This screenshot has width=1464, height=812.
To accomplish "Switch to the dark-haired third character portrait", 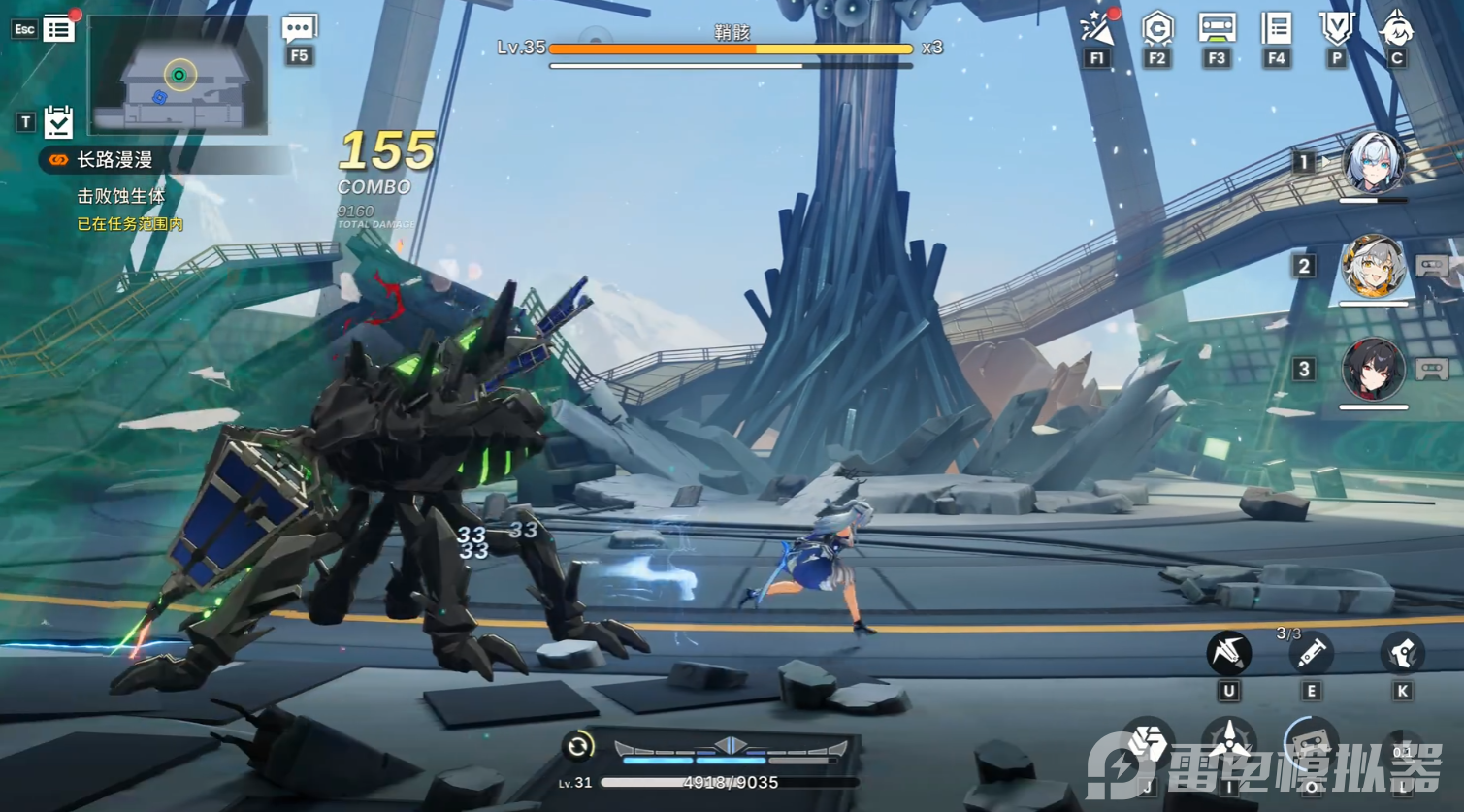I will [1373, 370].
